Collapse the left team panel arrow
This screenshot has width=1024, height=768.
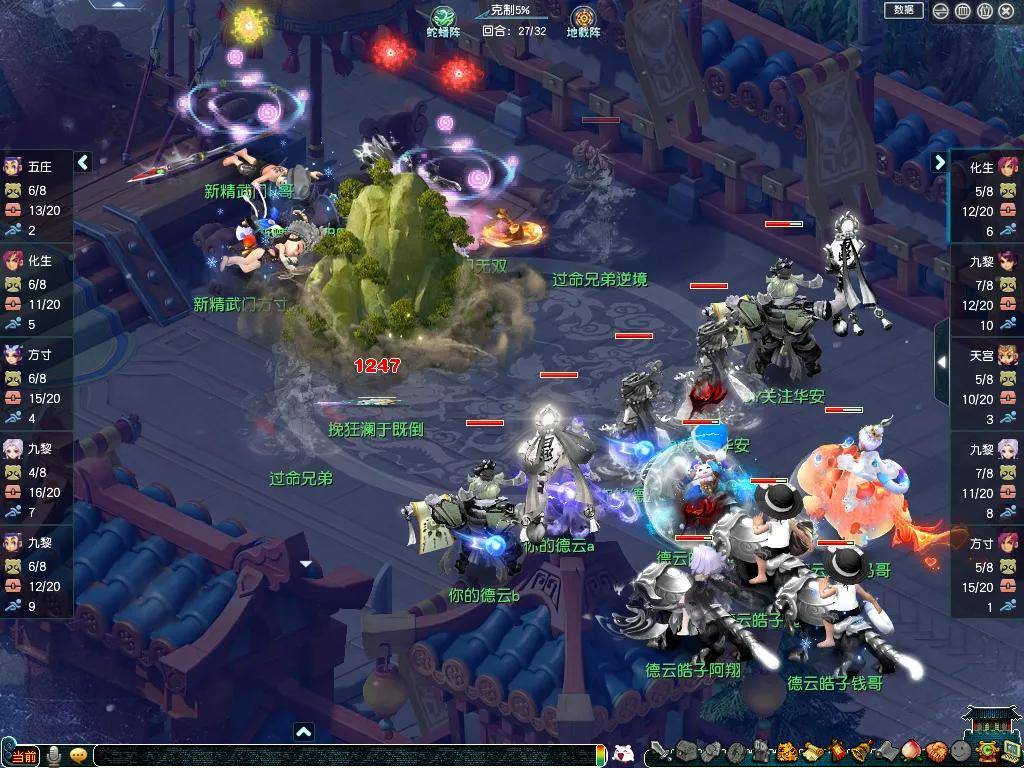tap(84, 162)
